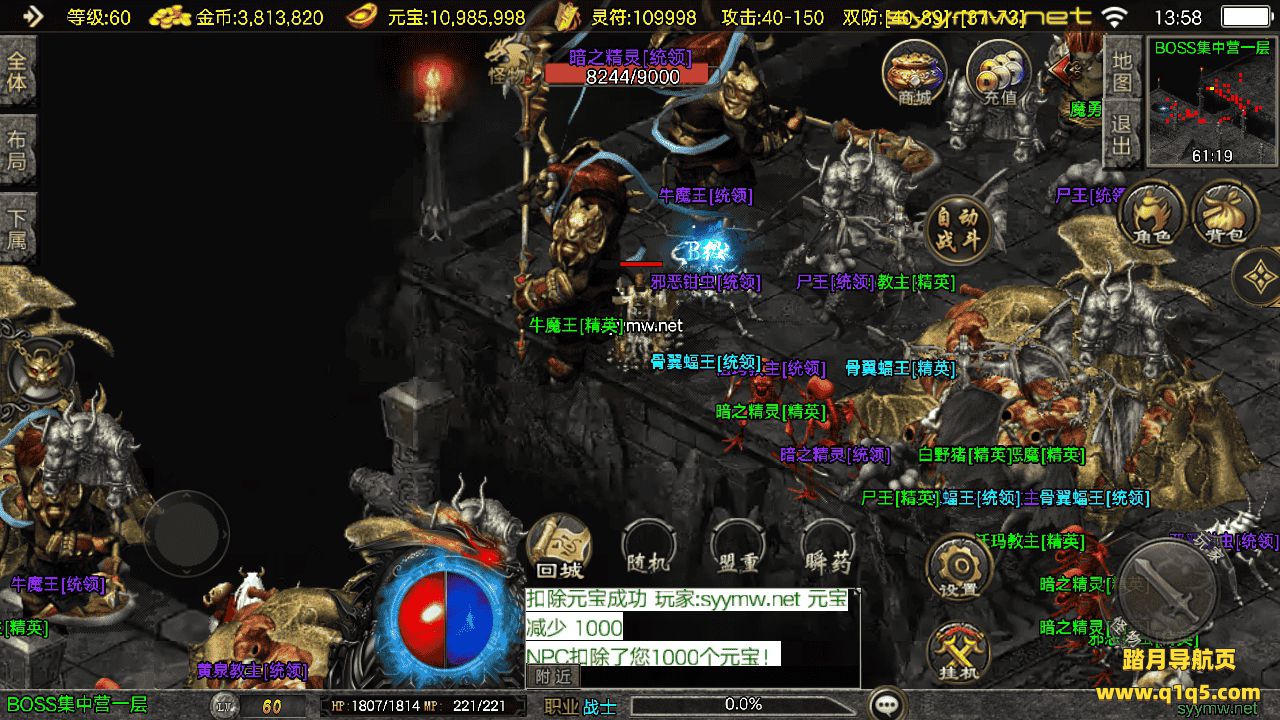This screenshot has height=720, width=1280.
Task: Use the 回城 return-to-town scroll
Action: tap(559, 548)
